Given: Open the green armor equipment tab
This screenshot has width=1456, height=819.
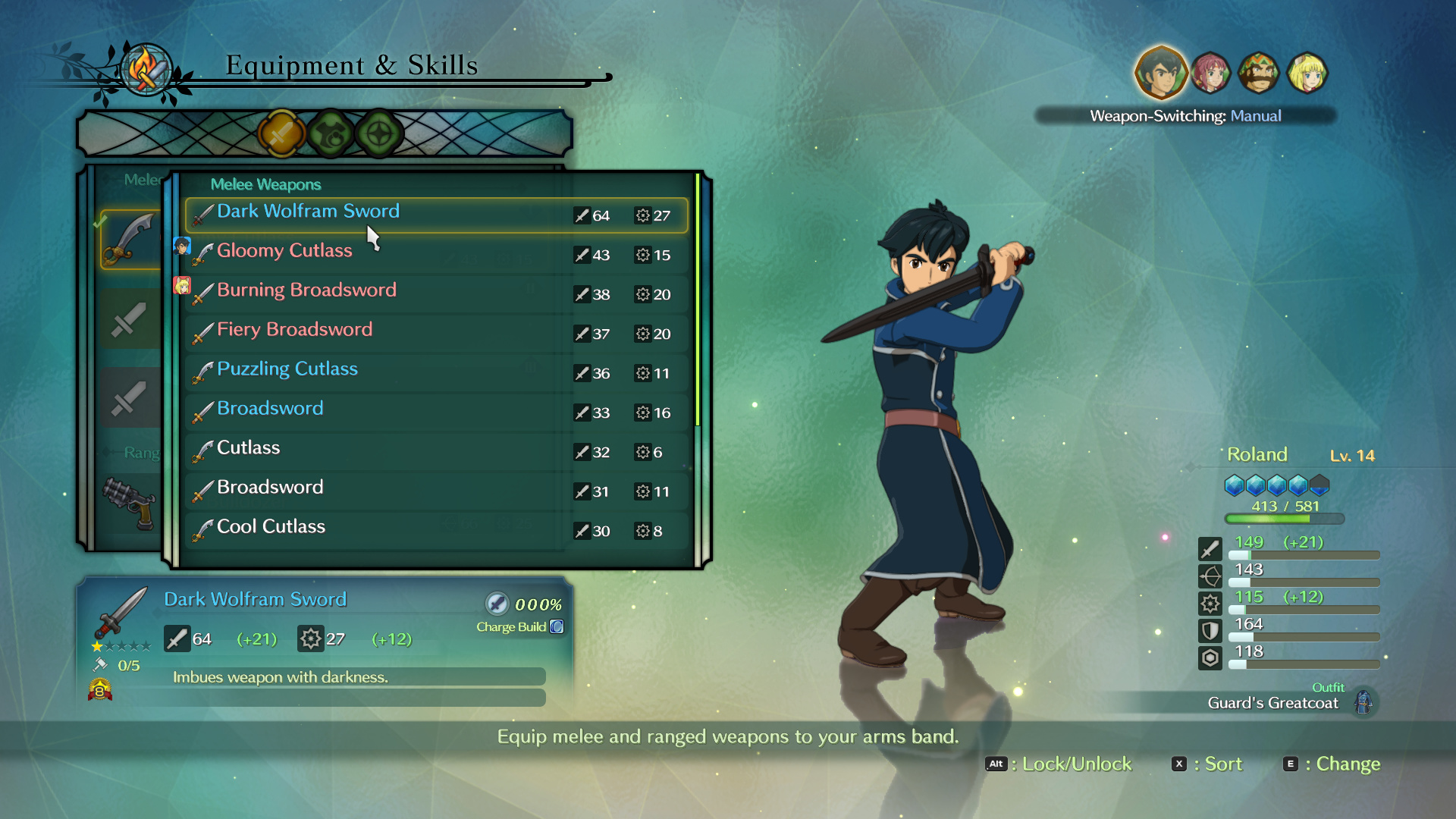Looking at the screenshot, I should (x=331, y=134).
